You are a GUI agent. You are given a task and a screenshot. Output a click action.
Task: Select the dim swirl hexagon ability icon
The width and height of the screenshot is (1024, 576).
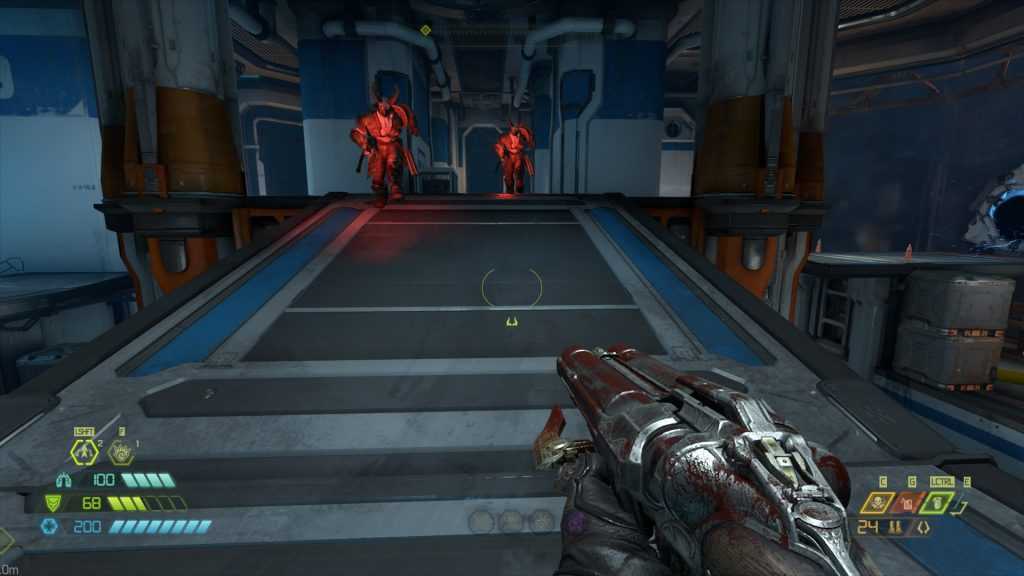coord(121,452)
